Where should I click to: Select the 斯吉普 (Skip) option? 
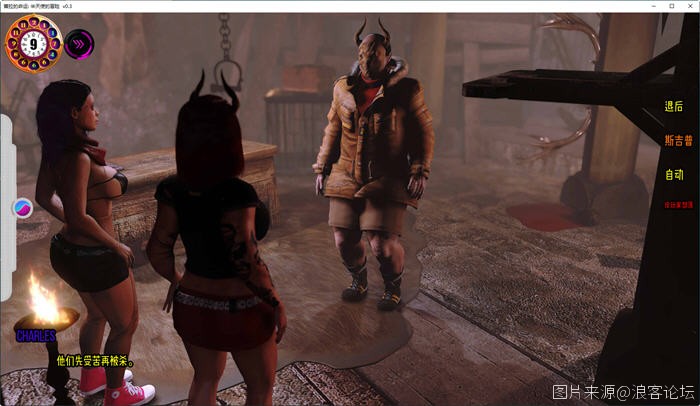point(677,141)
